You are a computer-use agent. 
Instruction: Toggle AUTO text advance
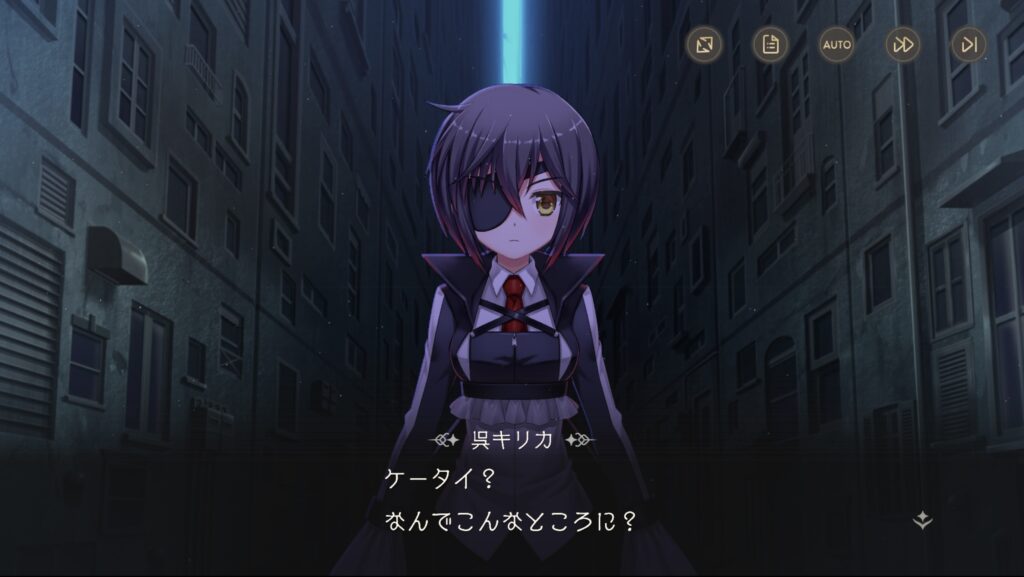pos(836,44)
